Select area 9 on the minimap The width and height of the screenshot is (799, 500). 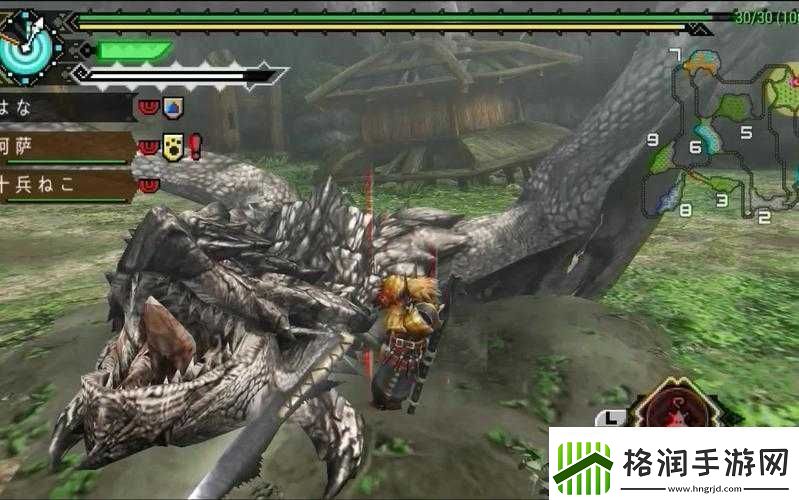[x=652, y=140]
